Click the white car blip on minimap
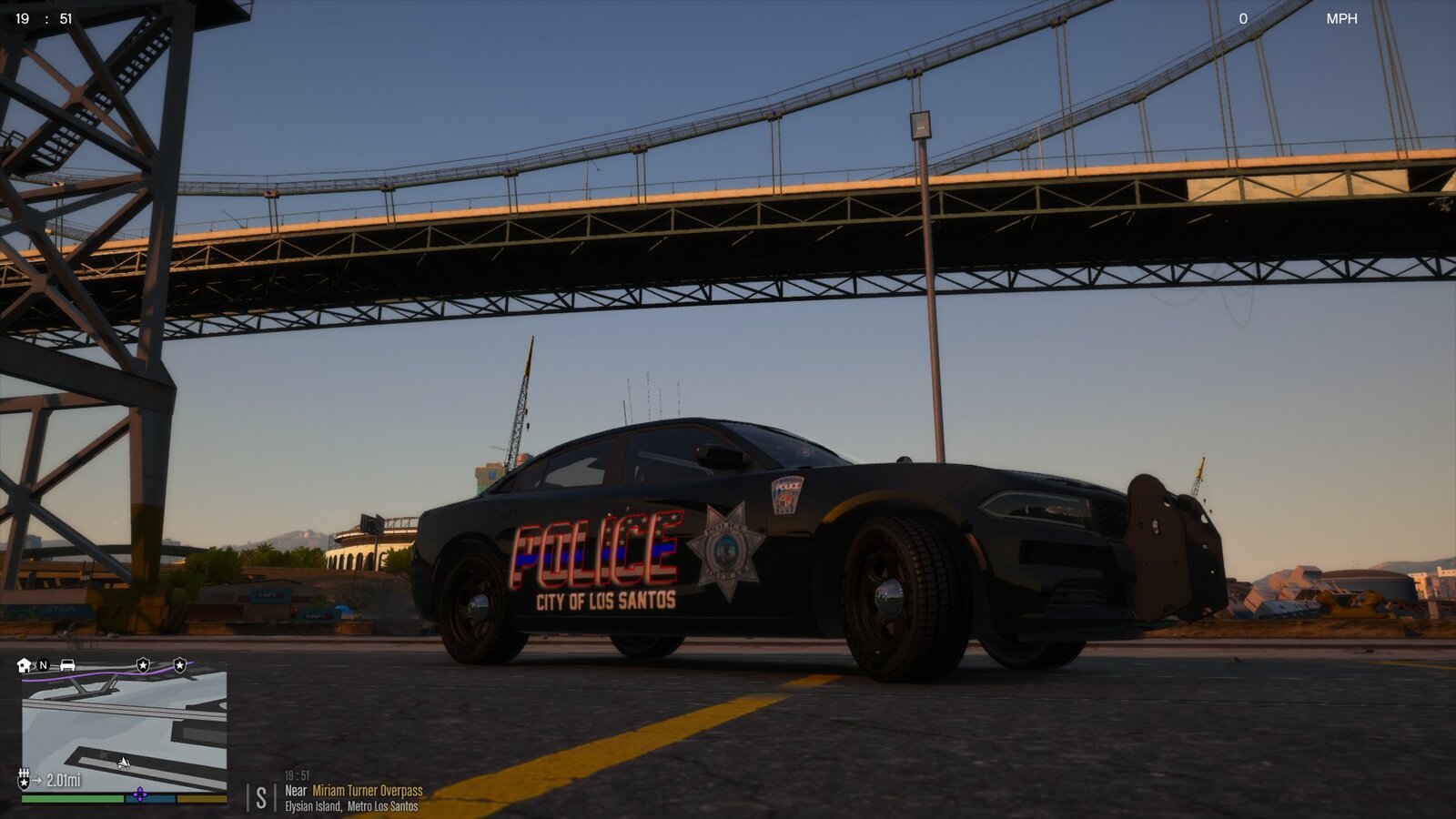Image resolution: width=1456 pixels, height=819 pixels. (67, 665)
